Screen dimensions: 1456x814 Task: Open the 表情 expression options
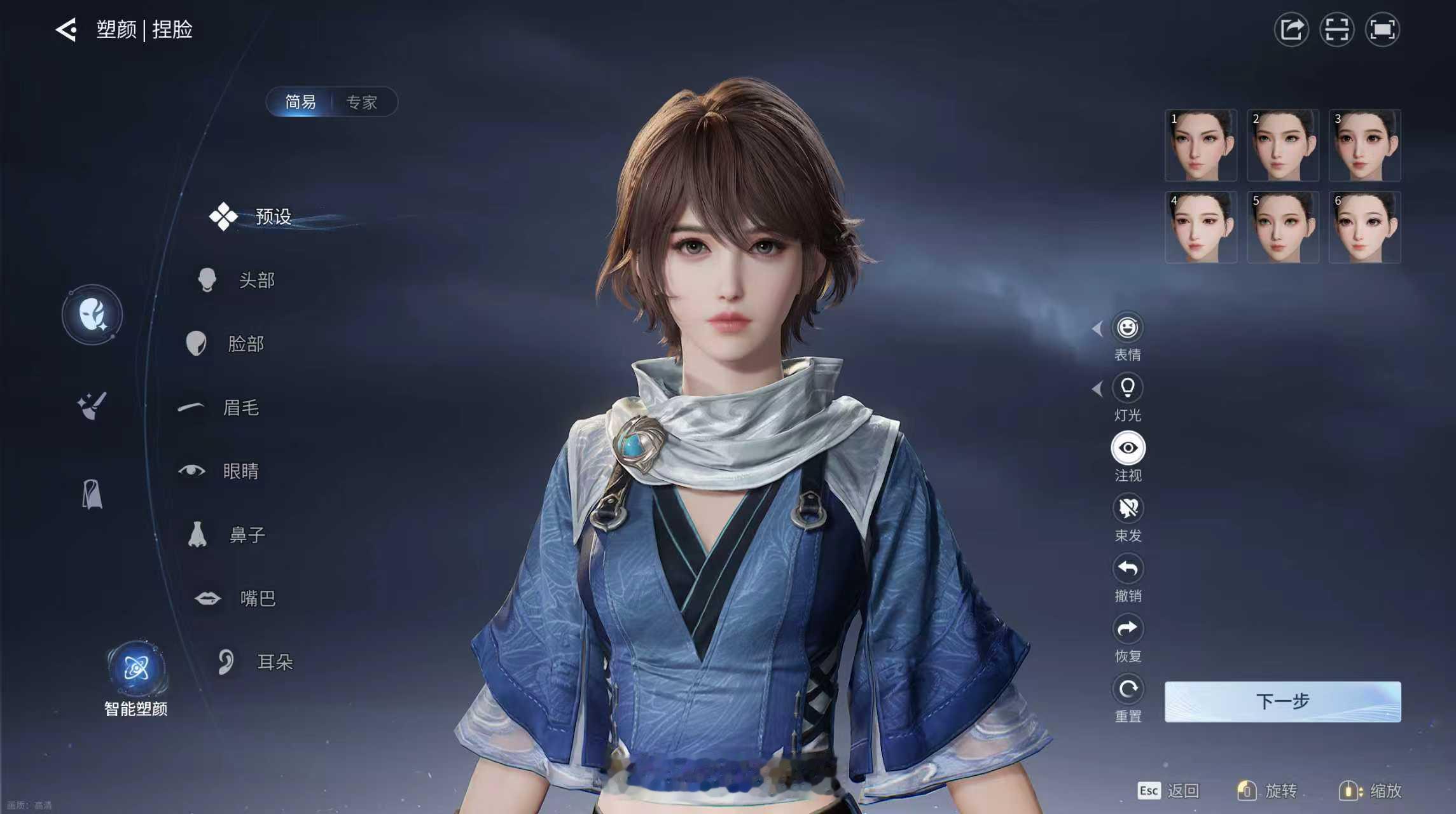point(1128,328)
